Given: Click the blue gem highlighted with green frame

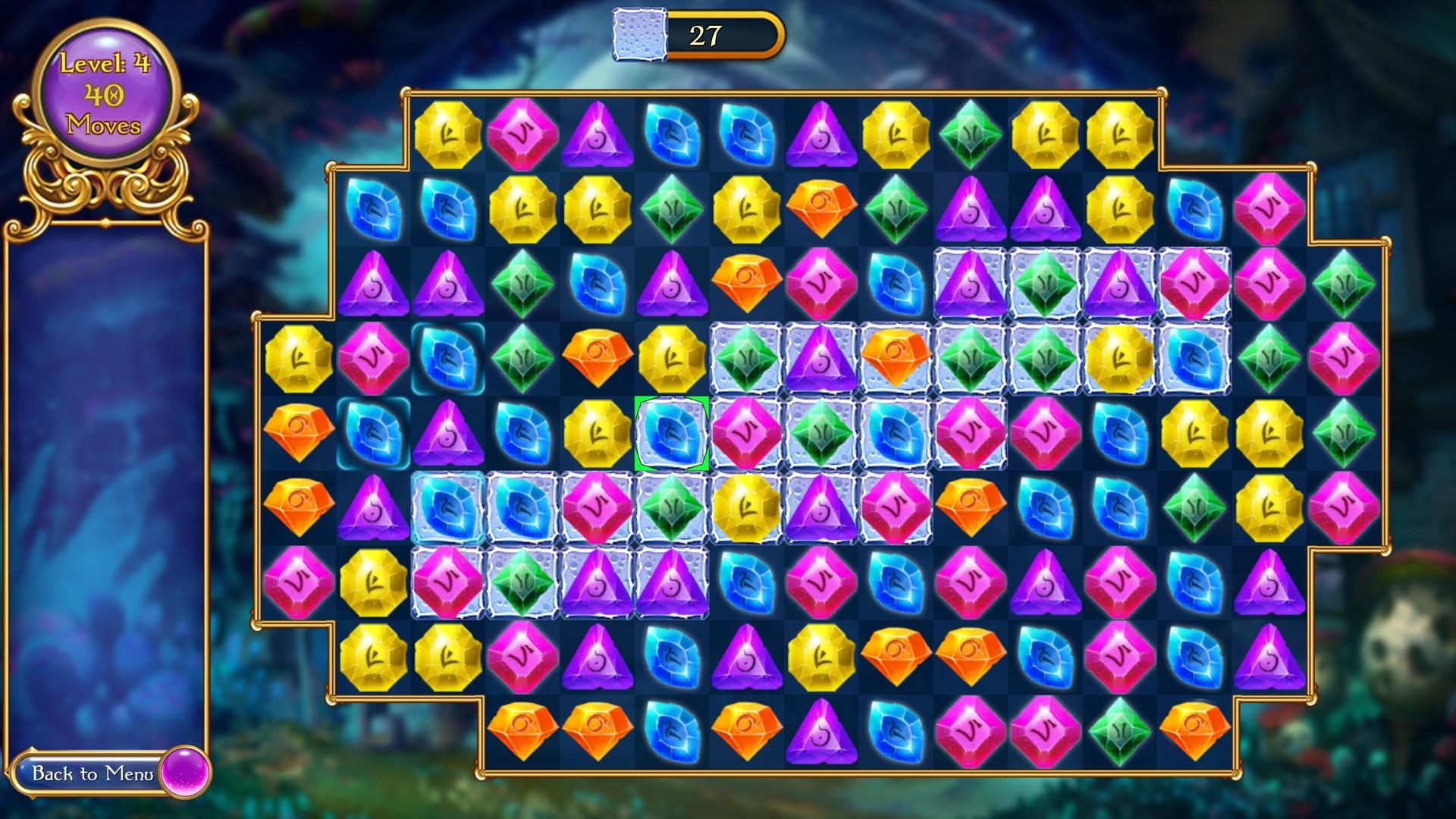Looking at the screenshot, I should click(670, 434).
